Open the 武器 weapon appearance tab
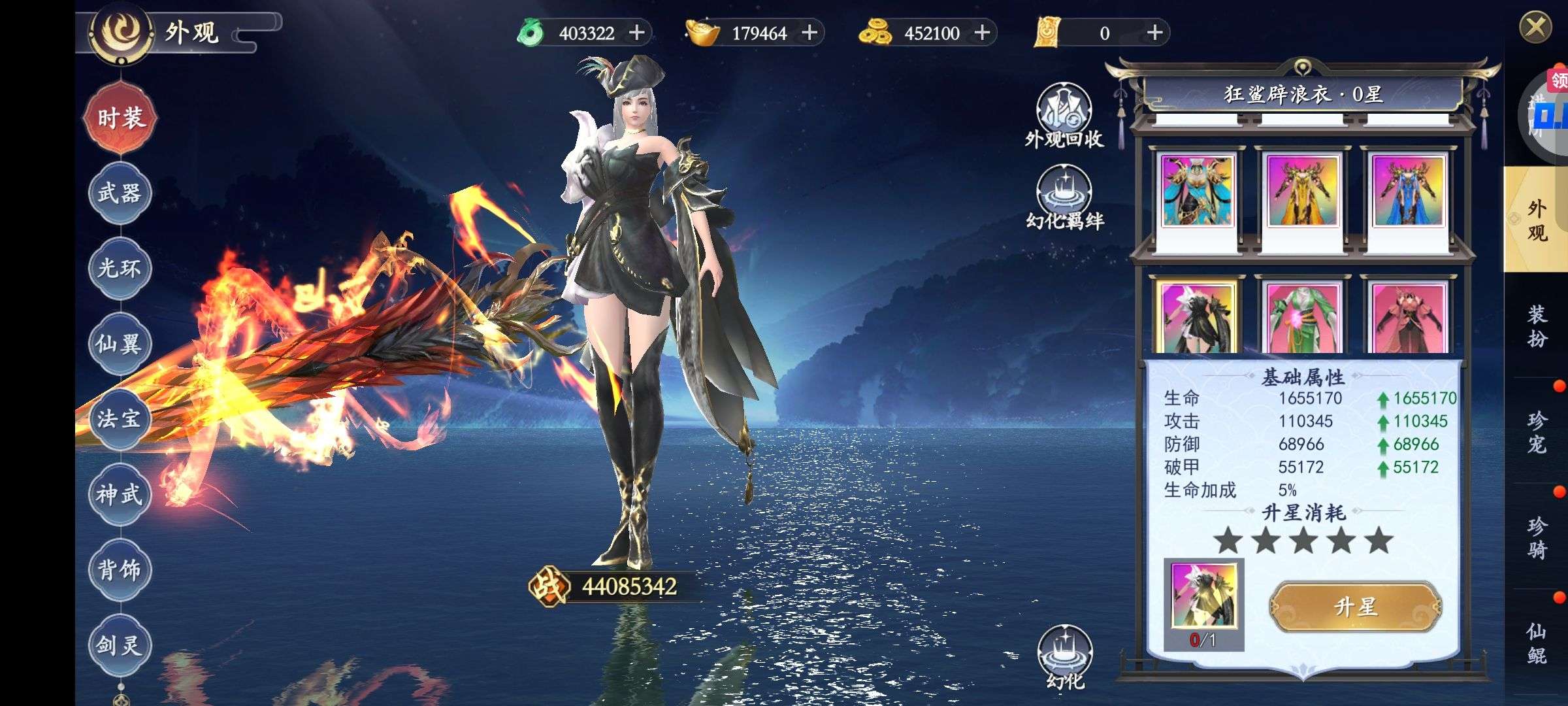This screenshot has width=1568, height=706. point(120,193)
